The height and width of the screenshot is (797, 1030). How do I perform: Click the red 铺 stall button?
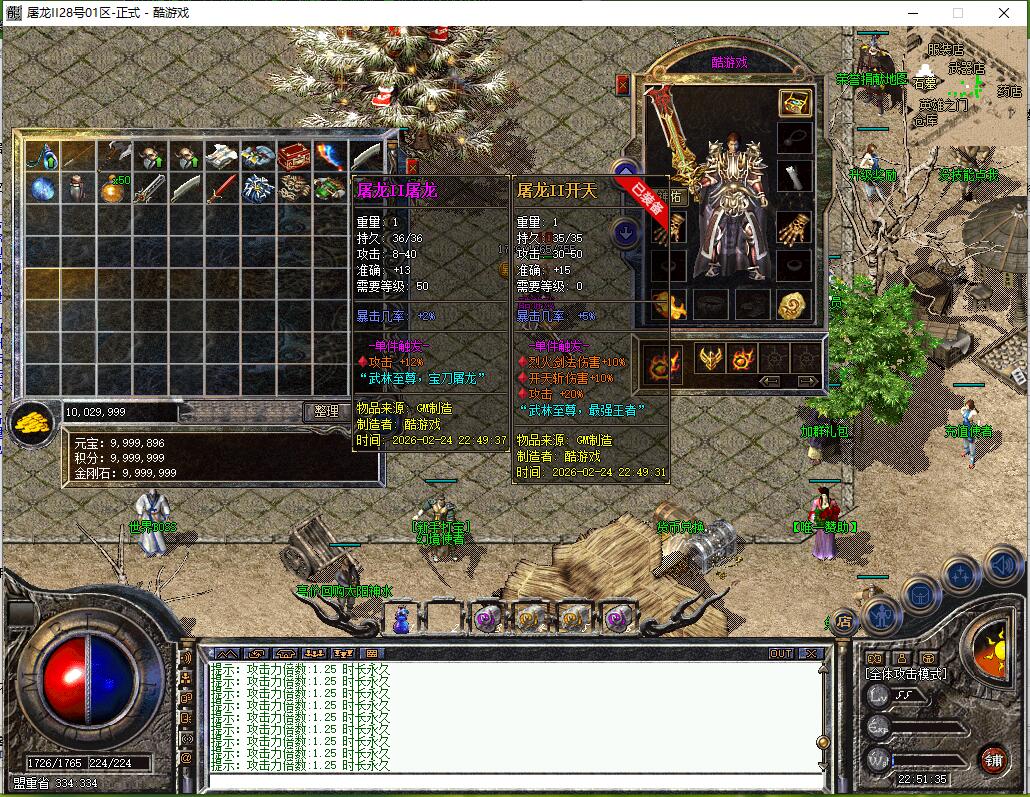tap(992, 758)
